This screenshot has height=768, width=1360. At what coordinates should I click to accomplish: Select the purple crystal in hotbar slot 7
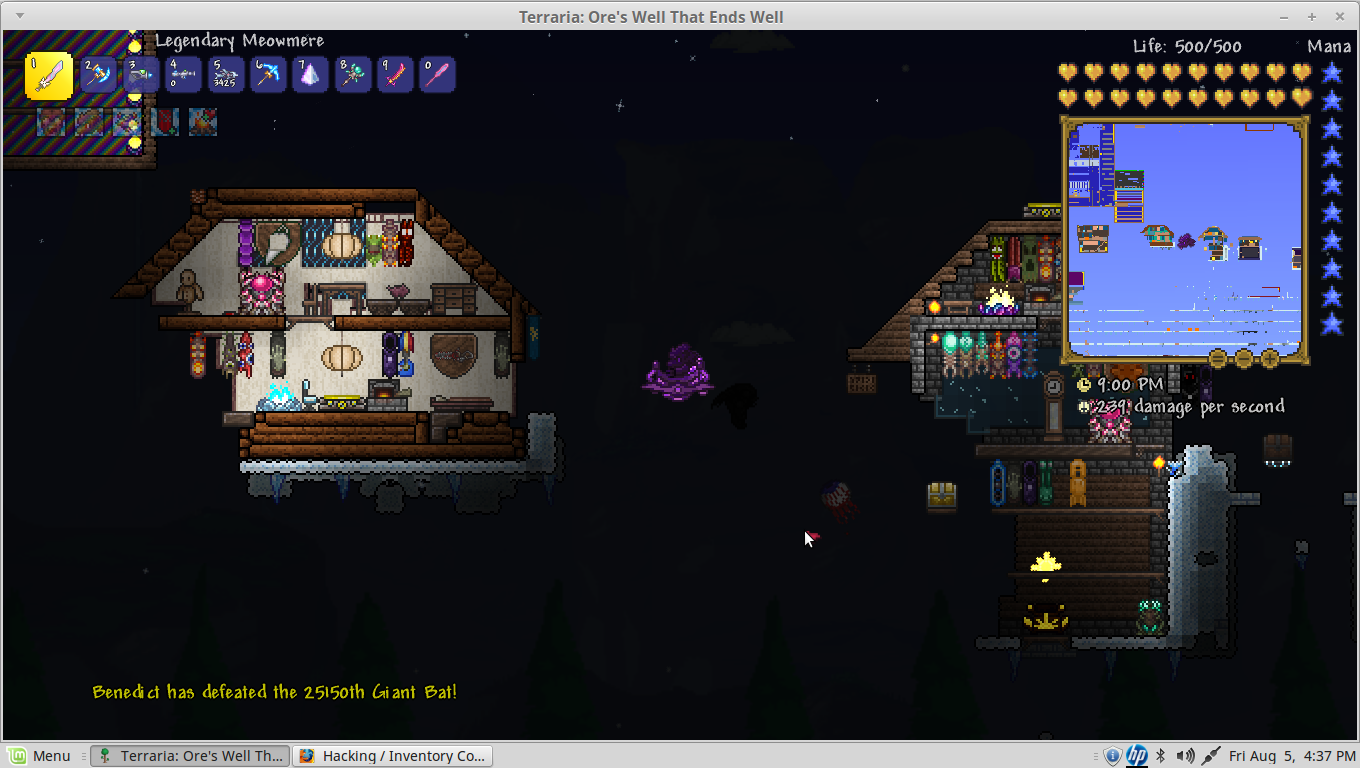[x=310, y=75]
